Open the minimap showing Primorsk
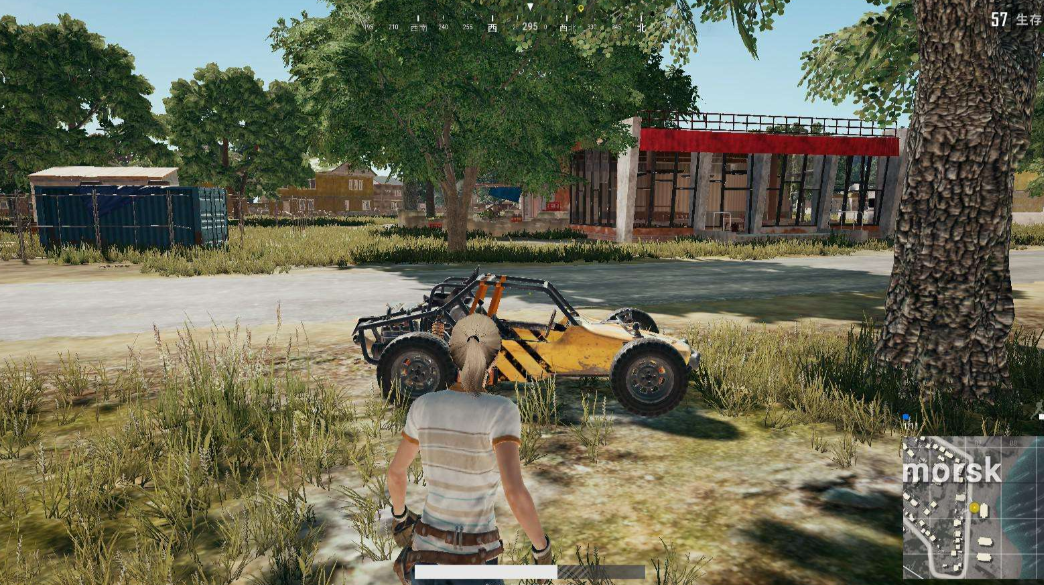Screen dimensions: 1044x585 point(971,508)
